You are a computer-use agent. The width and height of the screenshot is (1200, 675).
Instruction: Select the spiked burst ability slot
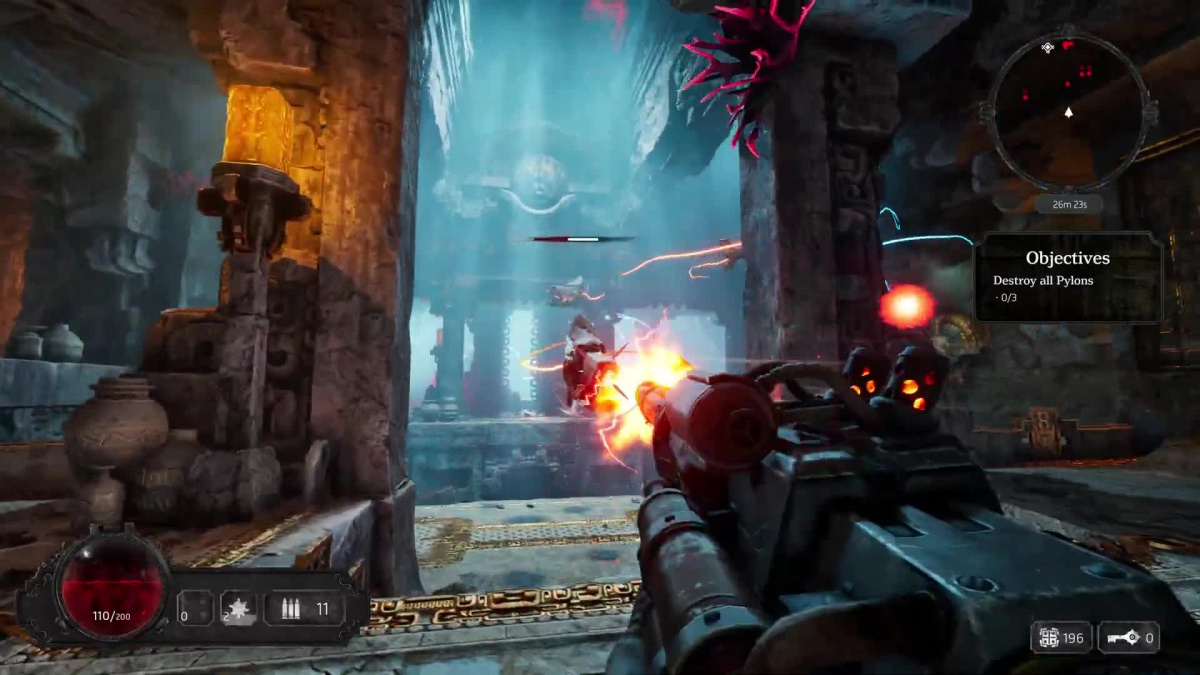[240, 608]
